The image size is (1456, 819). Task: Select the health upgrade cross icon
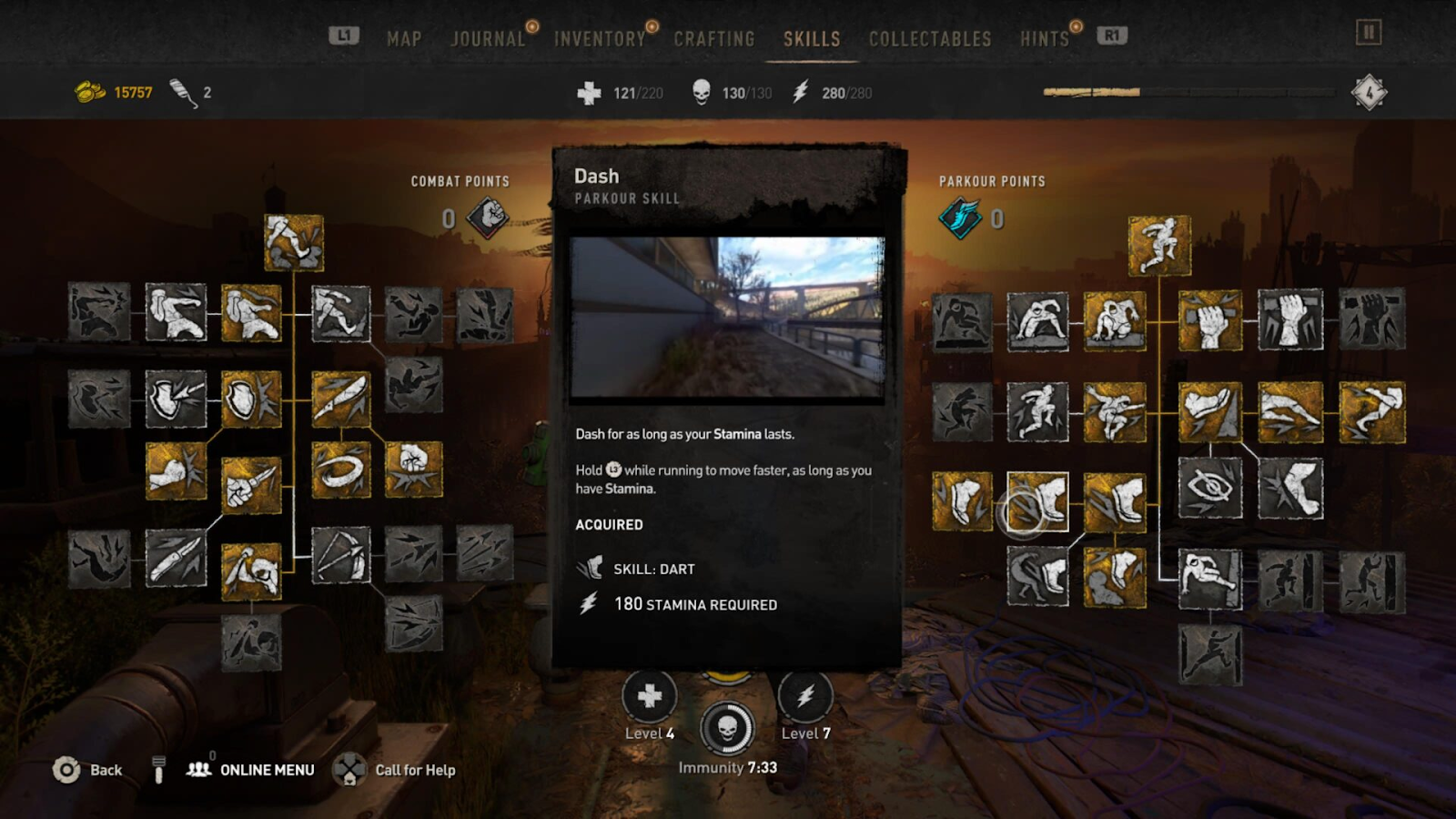(649, 697)
